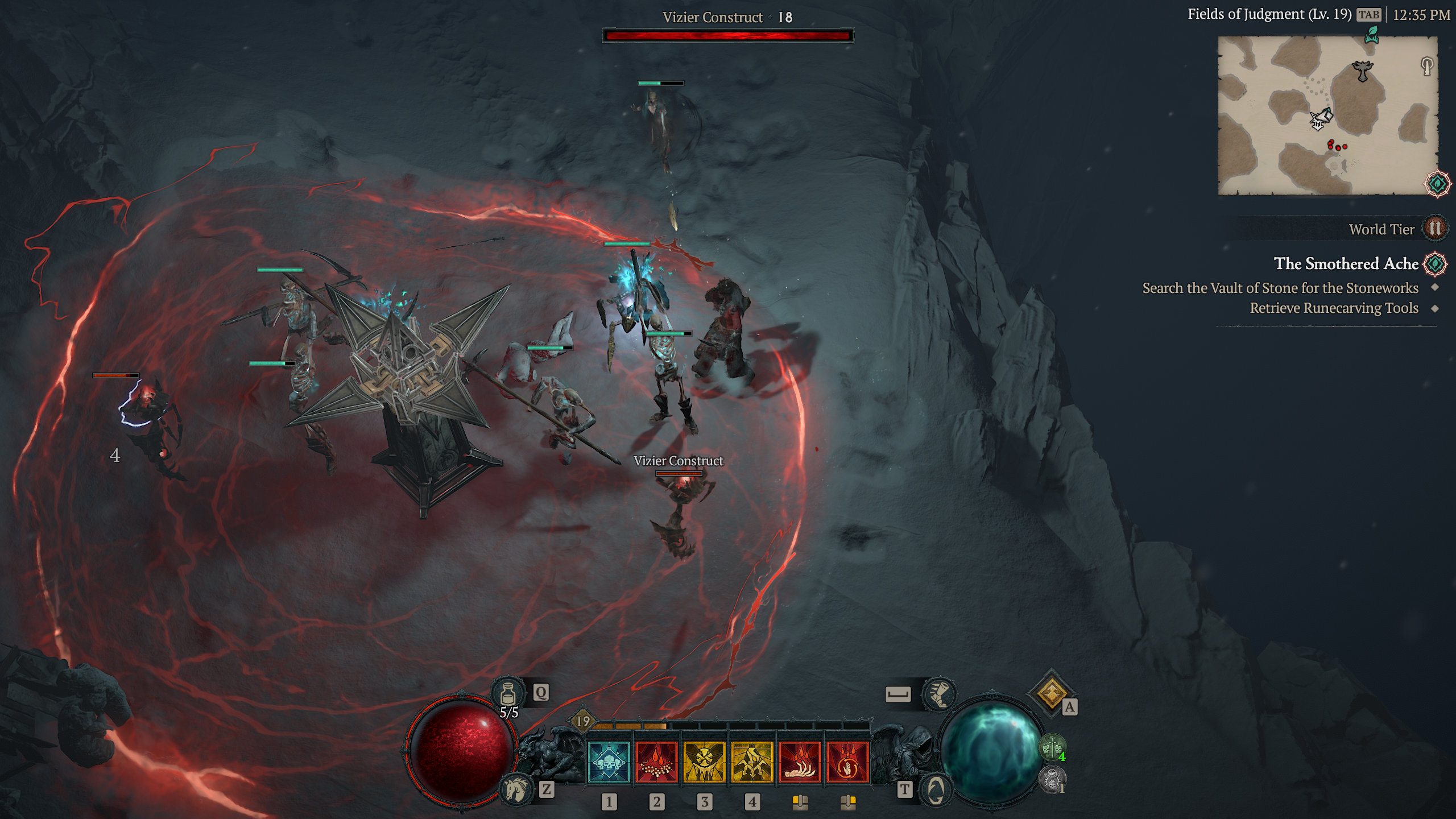Viewport: 1456px width, 819px height.
Task: Use the red dripping-hand blood skill
Action: tap(800, 762)
